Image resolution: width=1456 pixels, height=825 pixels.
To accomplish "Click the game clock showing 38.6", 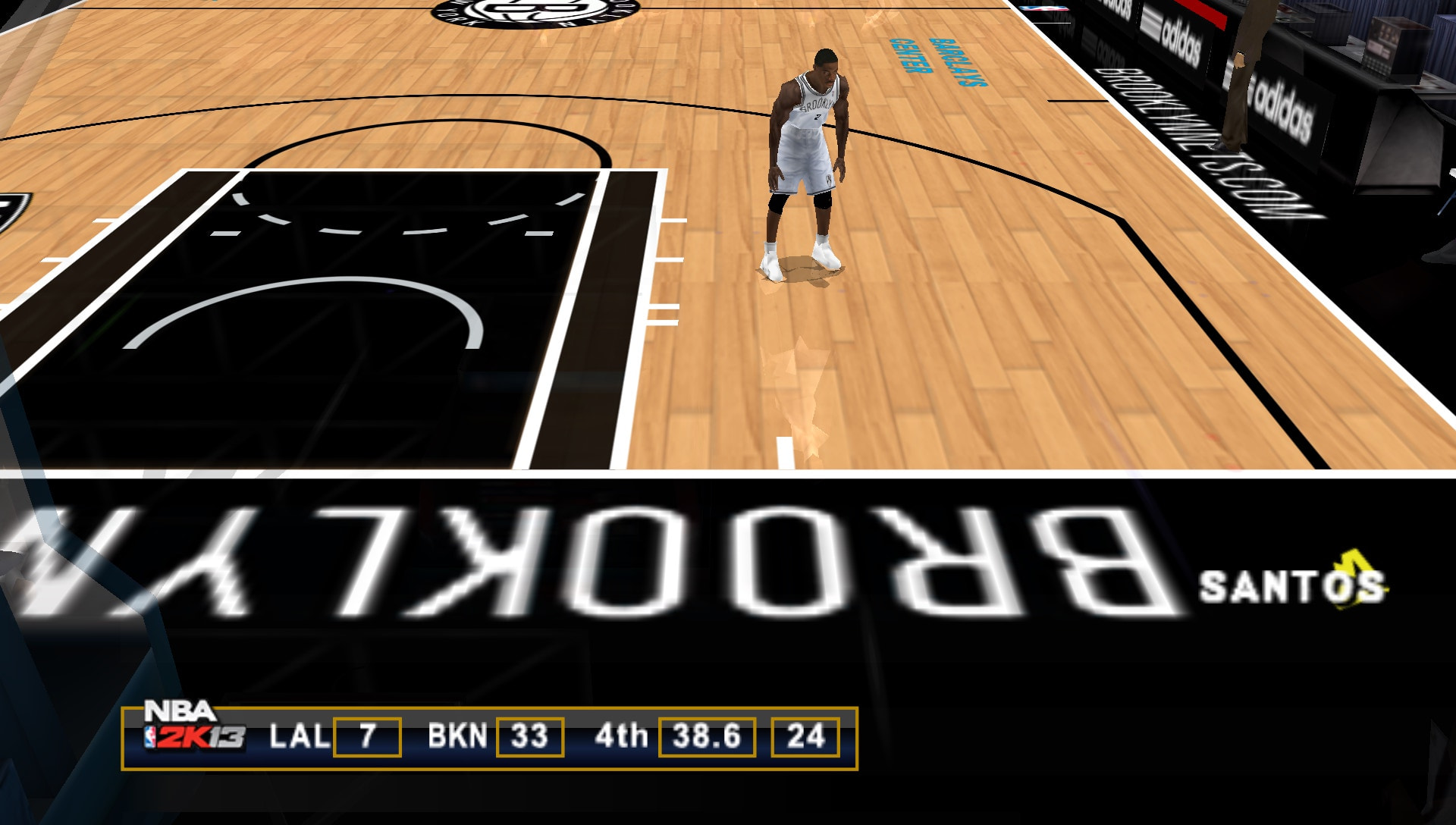I will [x=707, y=737].
